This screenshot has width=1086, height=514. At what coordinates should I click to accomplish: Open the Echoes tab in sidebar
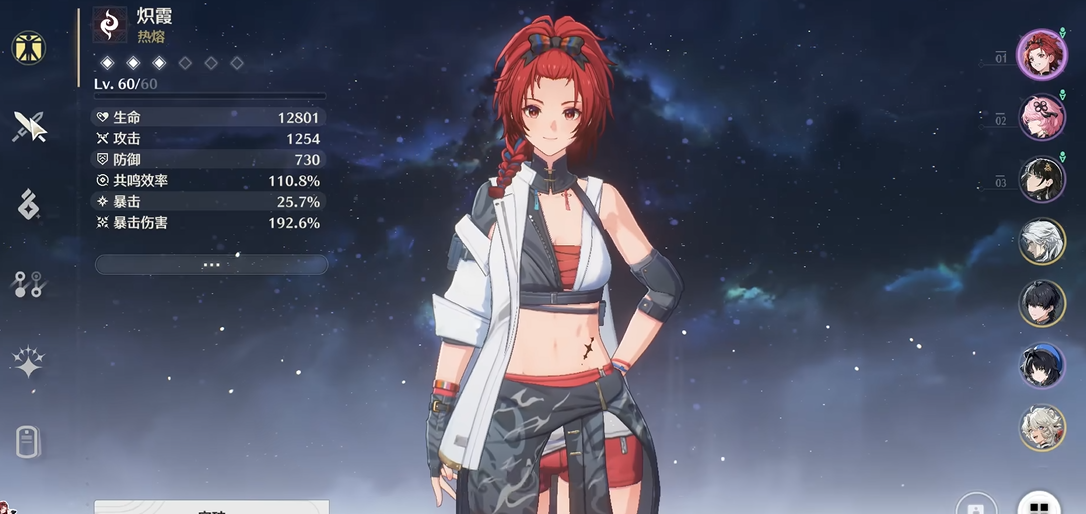click(x=29, y=205)
